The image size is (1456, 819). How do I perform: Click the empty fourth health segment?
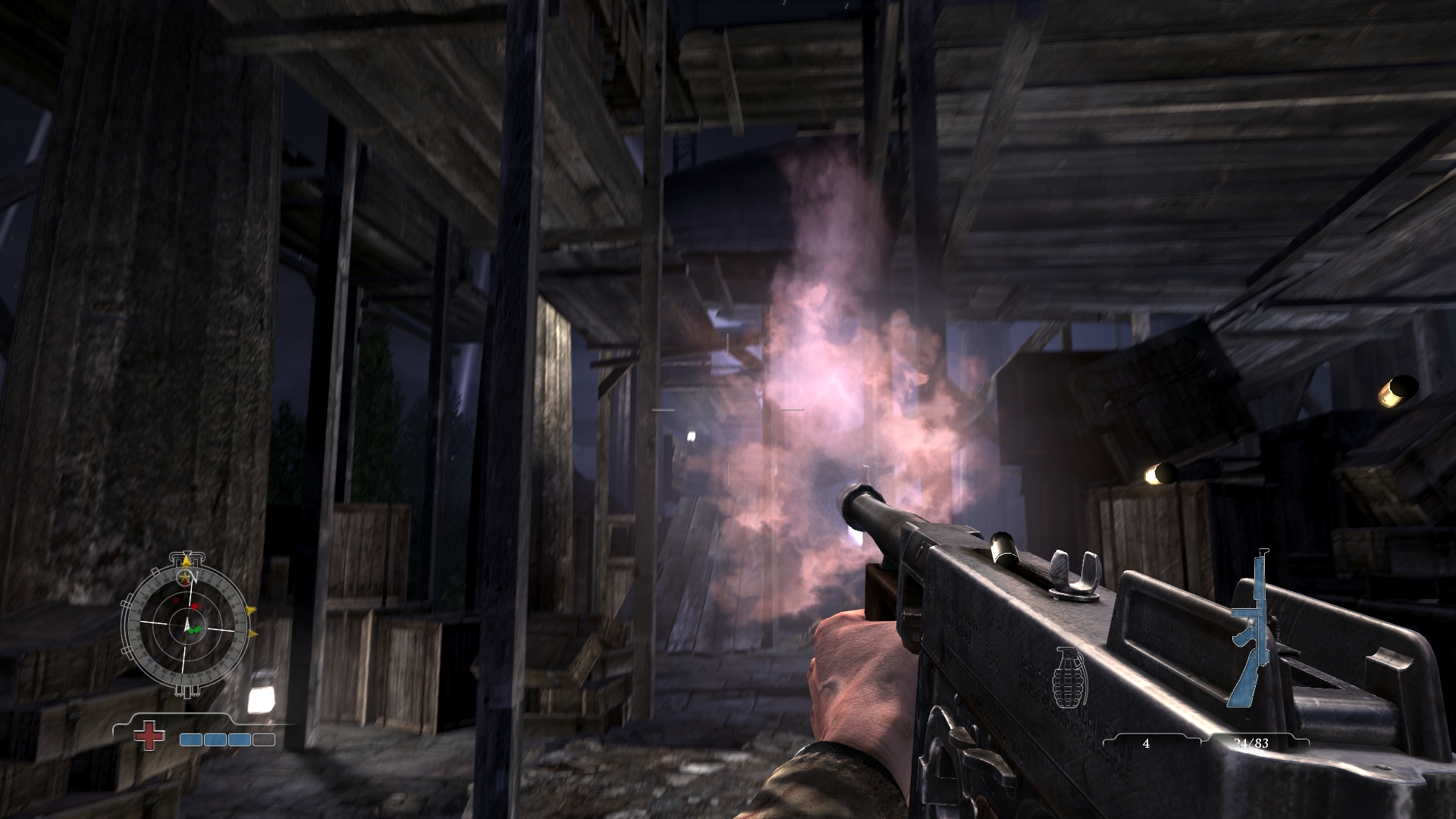coord(263,739)
